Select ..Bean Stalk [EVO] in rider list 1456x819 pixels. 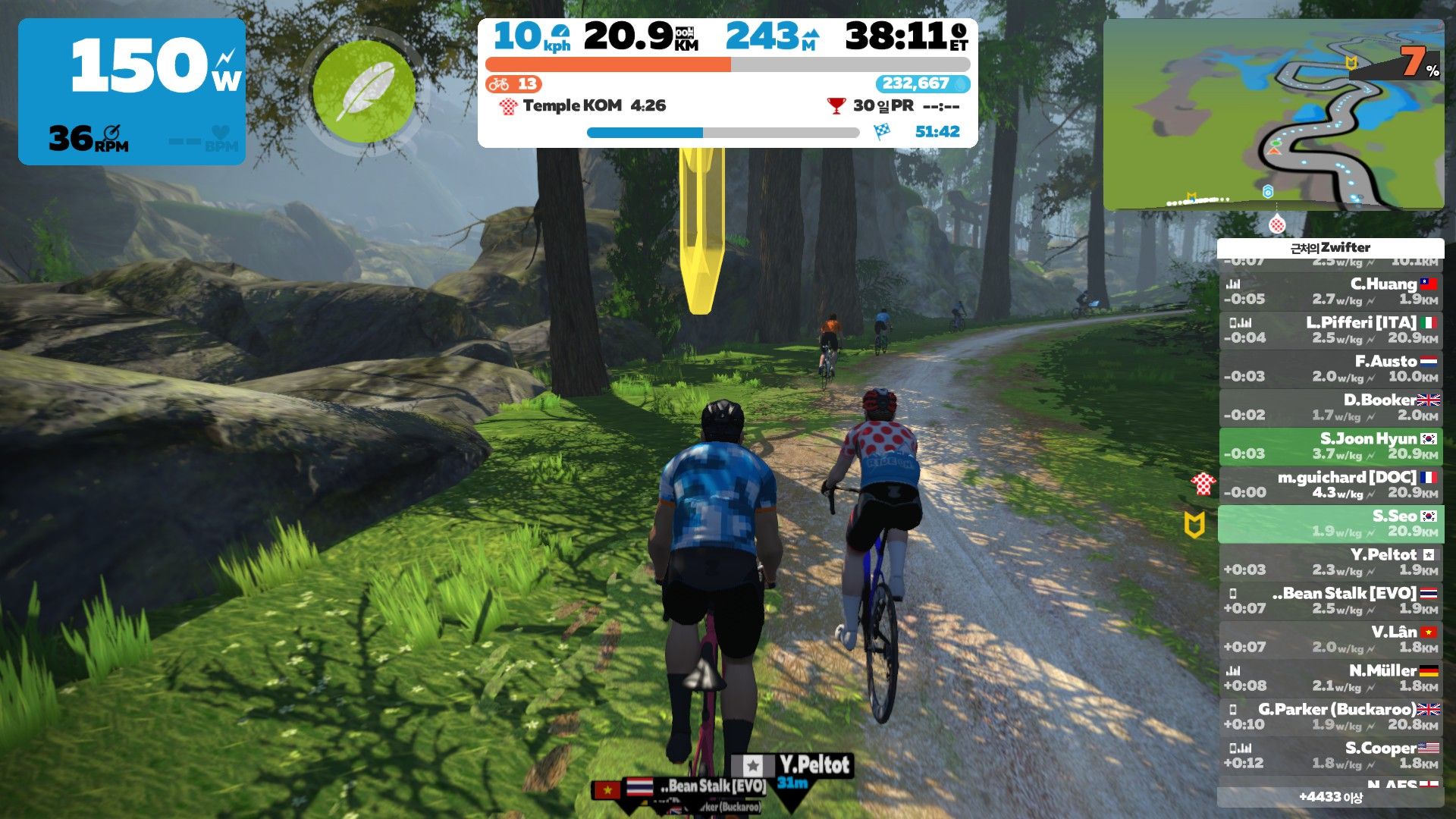coord(1331,601)
